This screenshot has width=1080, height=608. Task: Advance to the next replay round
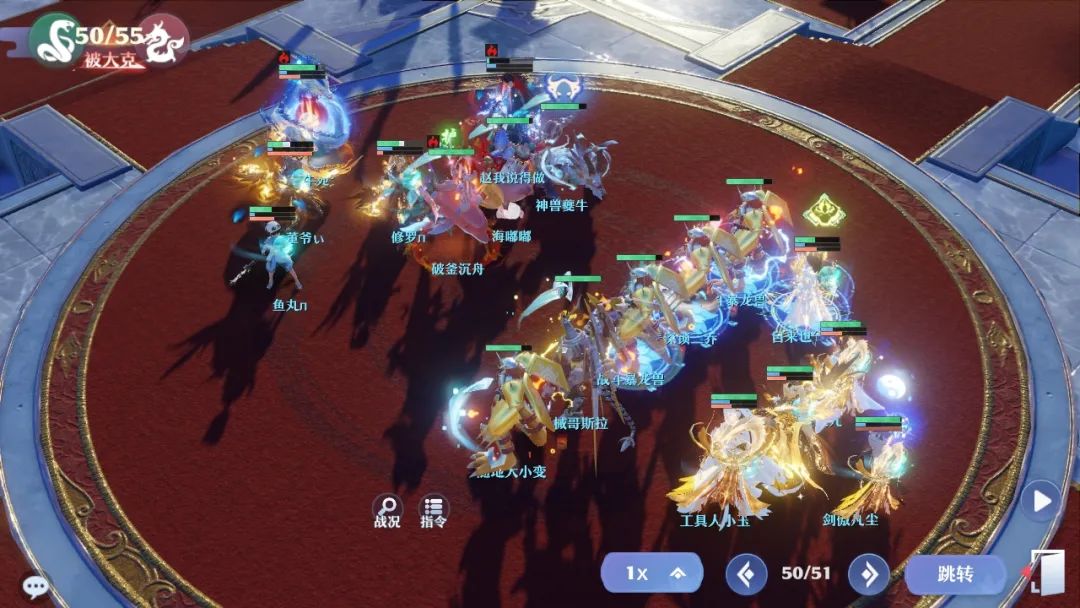click(868, 573)
